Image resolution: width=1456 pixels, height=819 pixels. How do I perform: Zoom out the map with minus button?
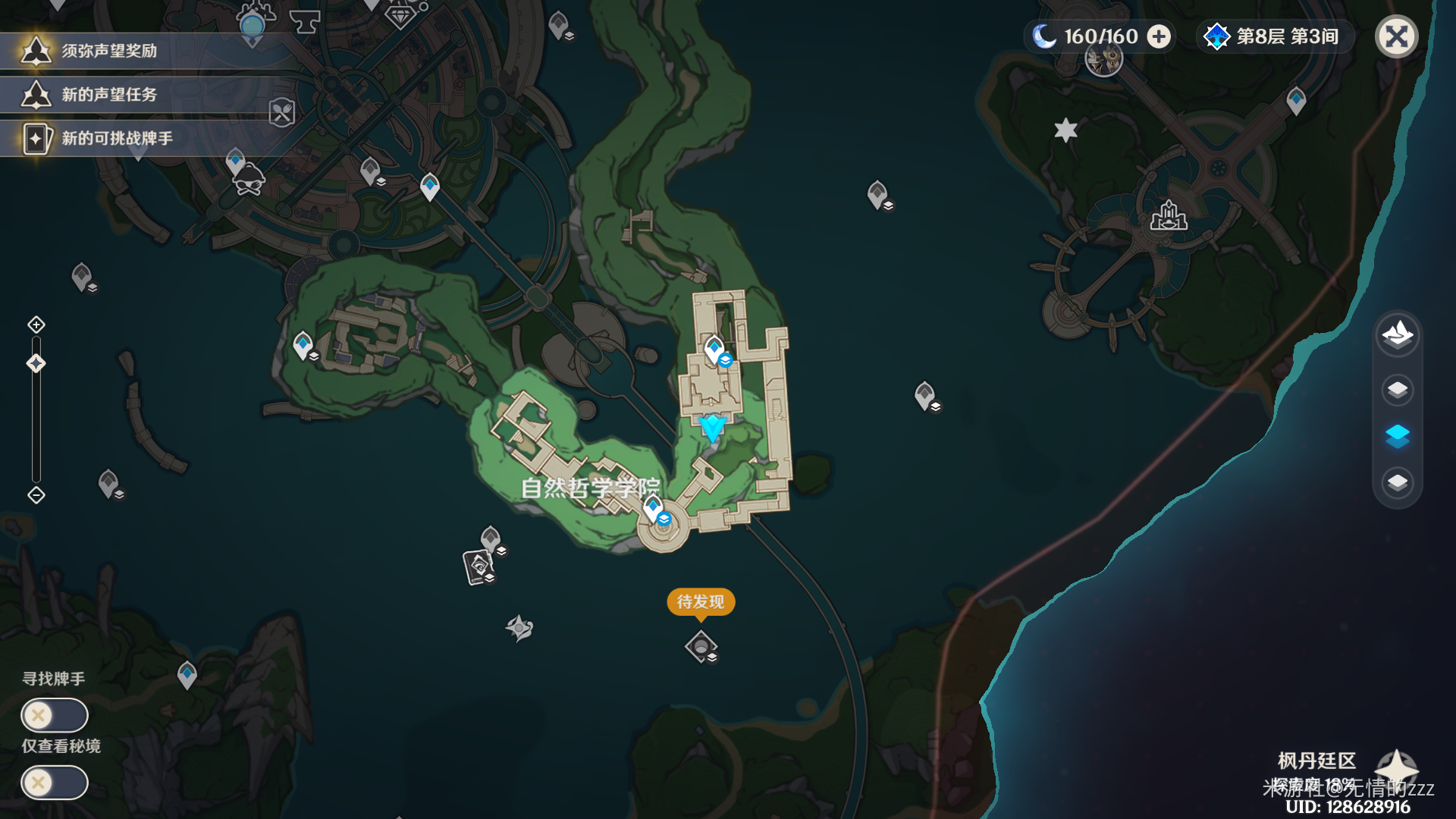click(x=36, y=495)
